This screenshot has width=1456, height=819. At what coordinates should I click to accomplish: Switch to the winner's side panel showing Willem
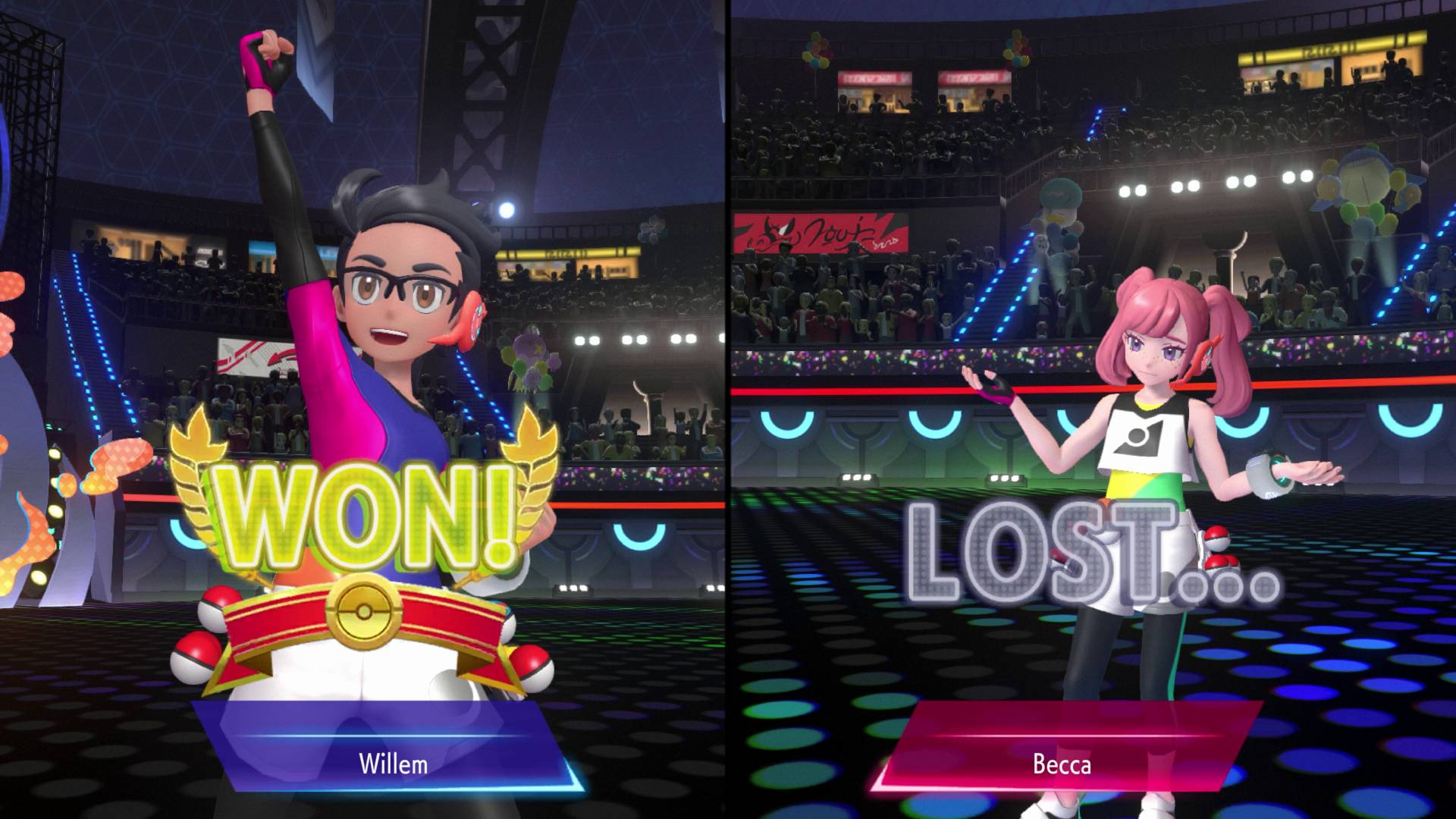tap(364, 409)
